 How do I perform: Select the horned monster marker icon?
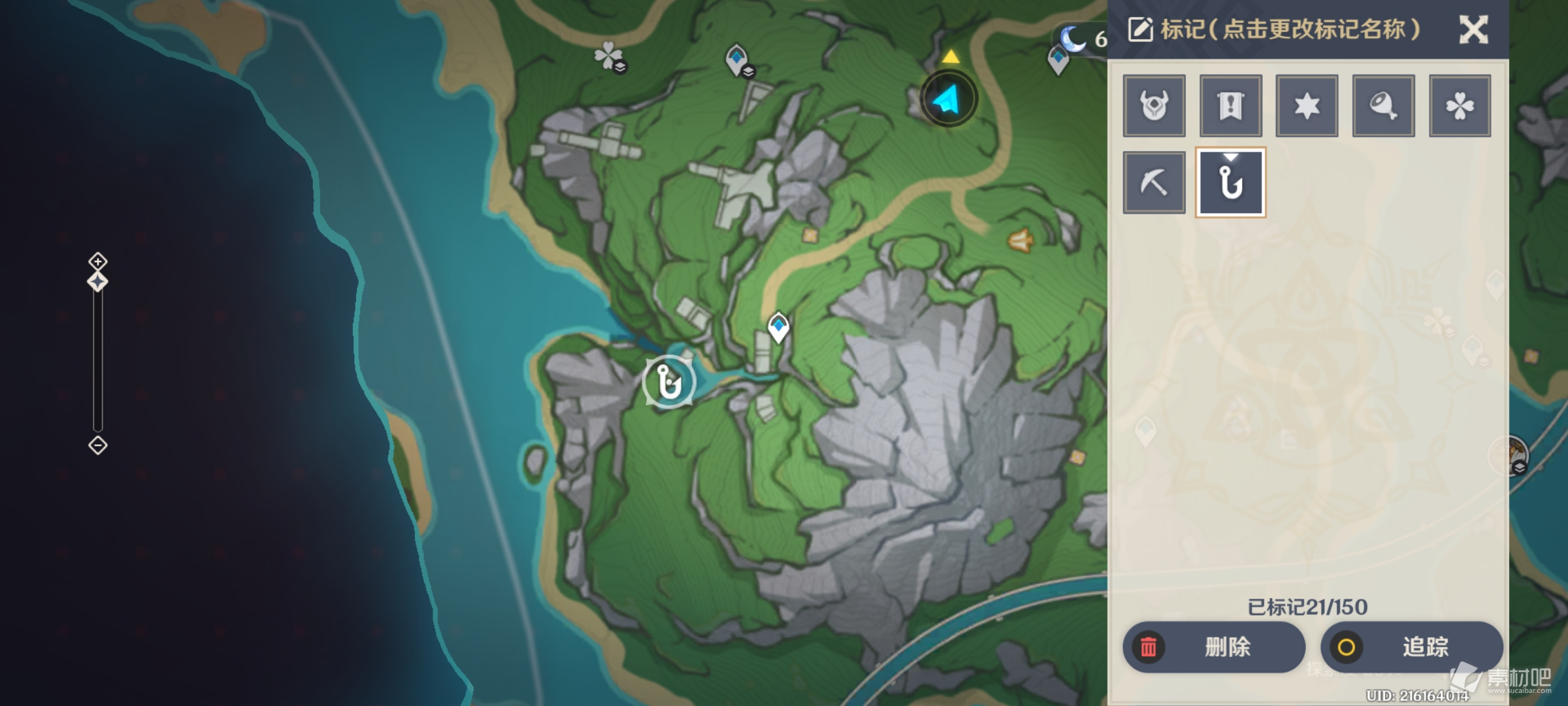click(1154, 106)
